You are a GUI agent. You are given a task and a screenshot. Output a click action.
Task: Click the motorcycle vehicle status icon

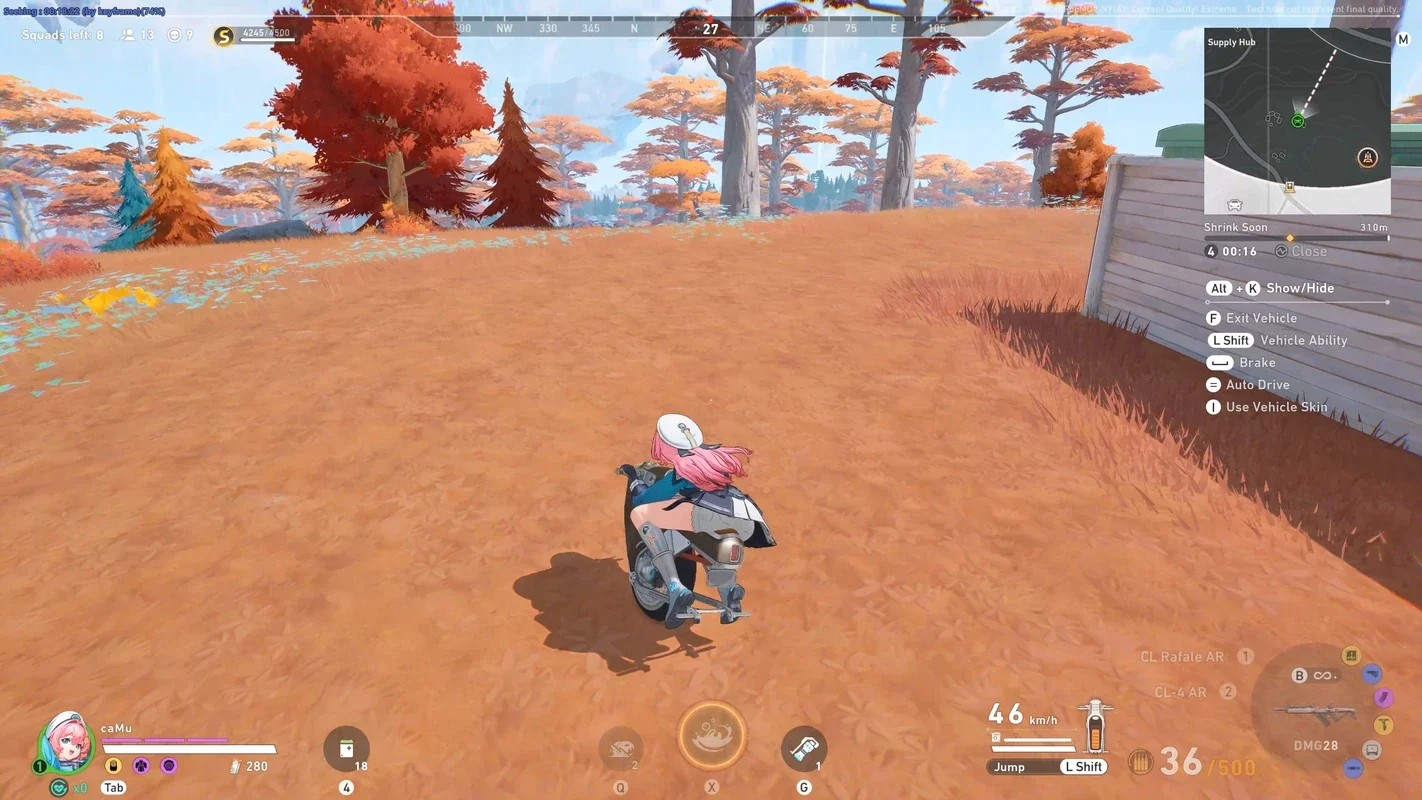pos(1096,727)
